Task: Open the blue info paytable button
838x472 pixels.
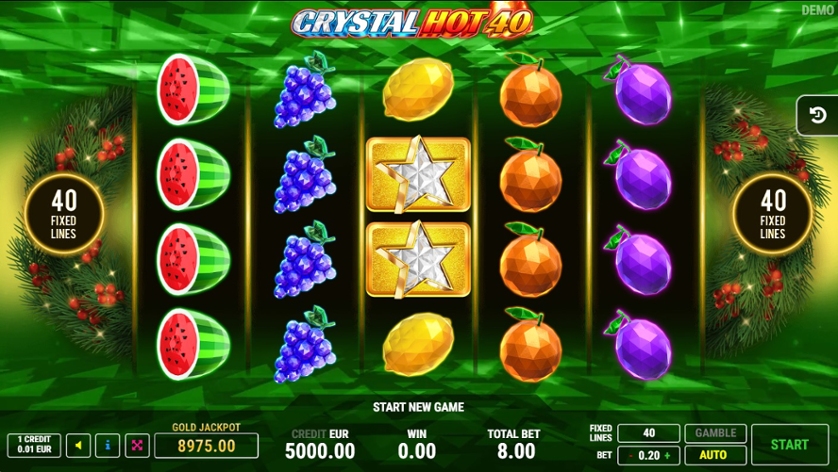Action: pos(108,446)
